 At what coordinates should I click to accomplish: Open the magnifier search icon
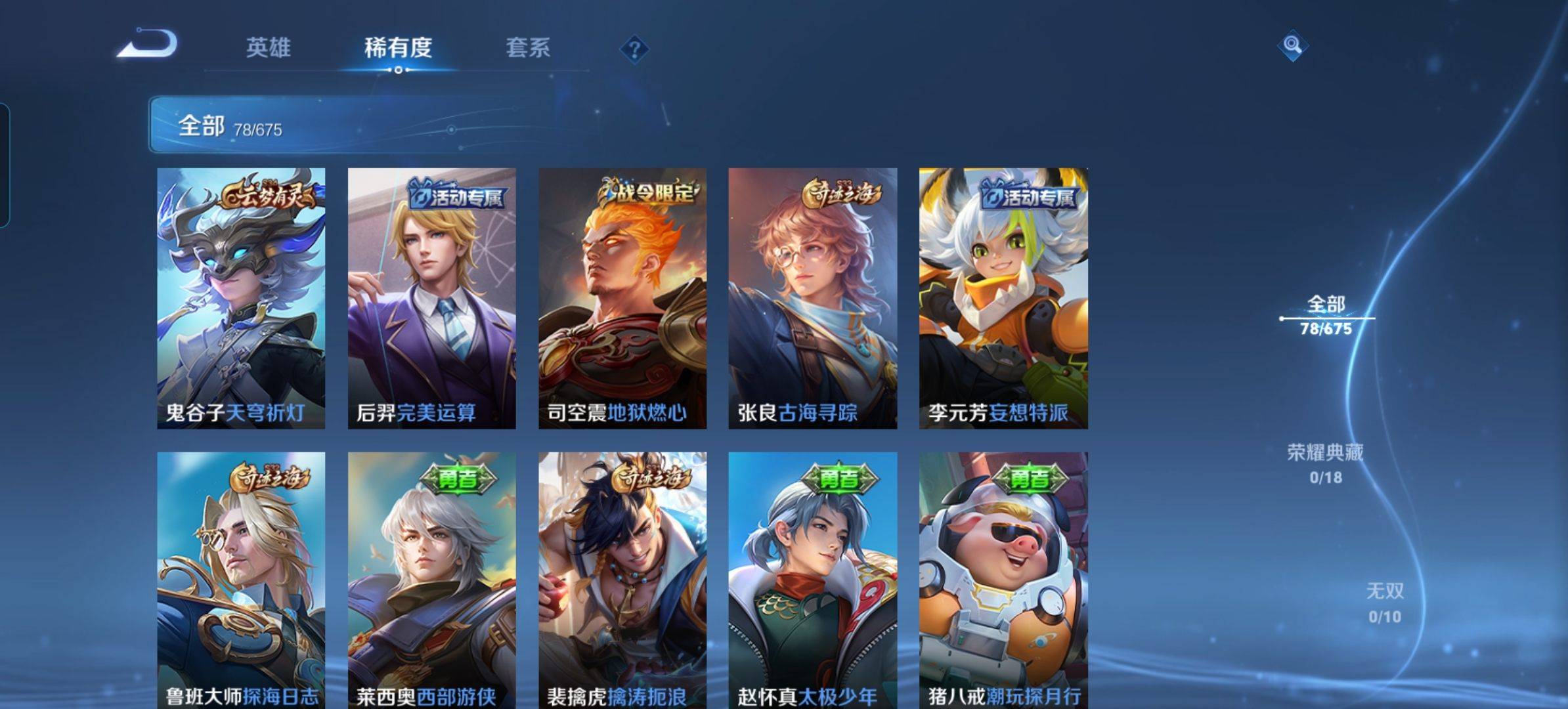click(1292, 45)
